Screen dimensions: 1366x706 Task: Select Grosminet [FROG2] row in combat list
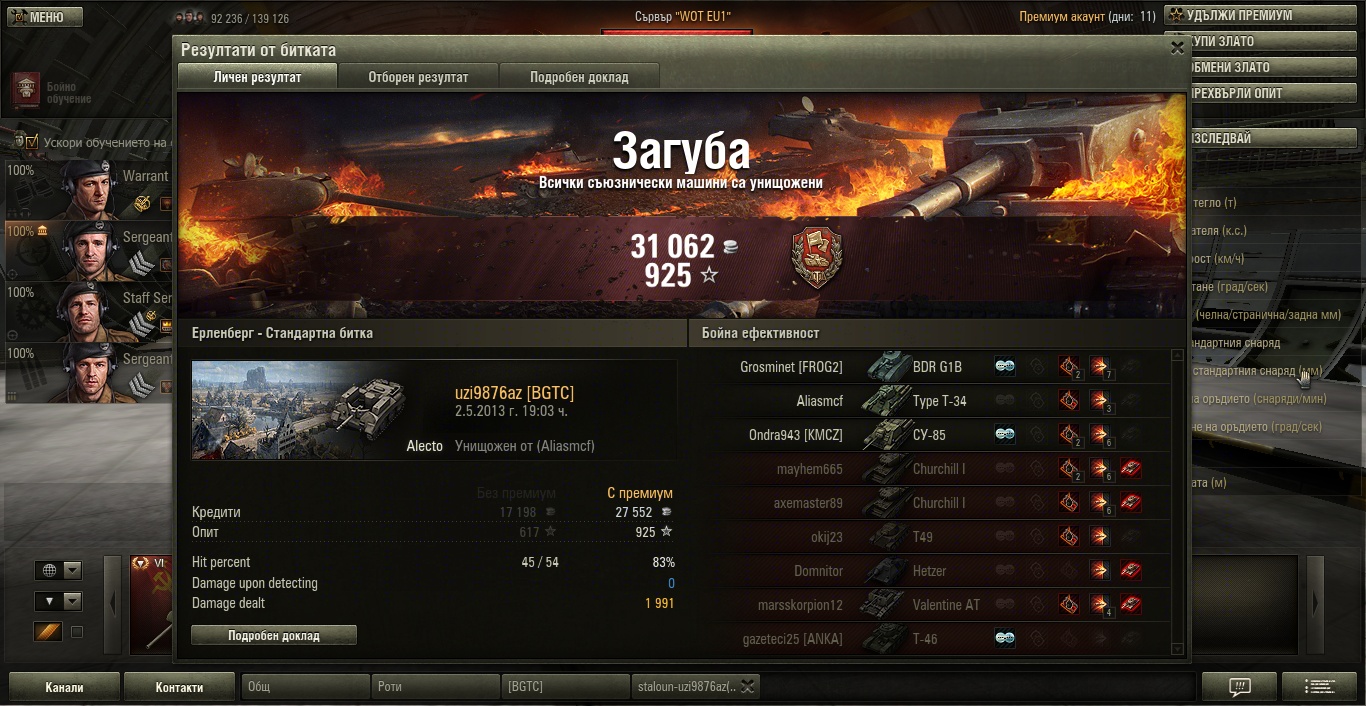[930, 367]
